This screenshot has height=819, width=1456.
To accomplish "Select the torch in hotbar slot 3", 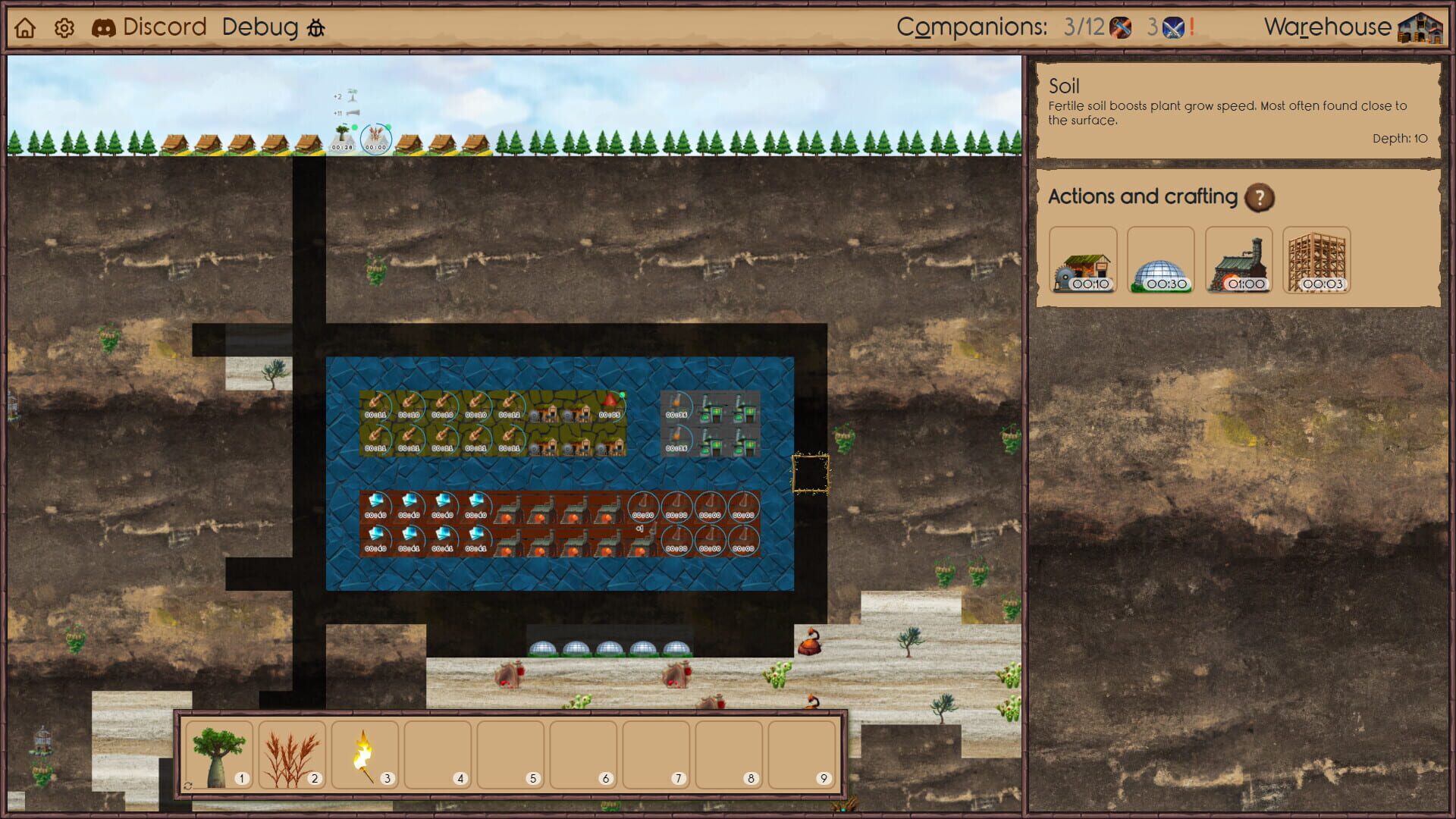I will coord(362,754).
